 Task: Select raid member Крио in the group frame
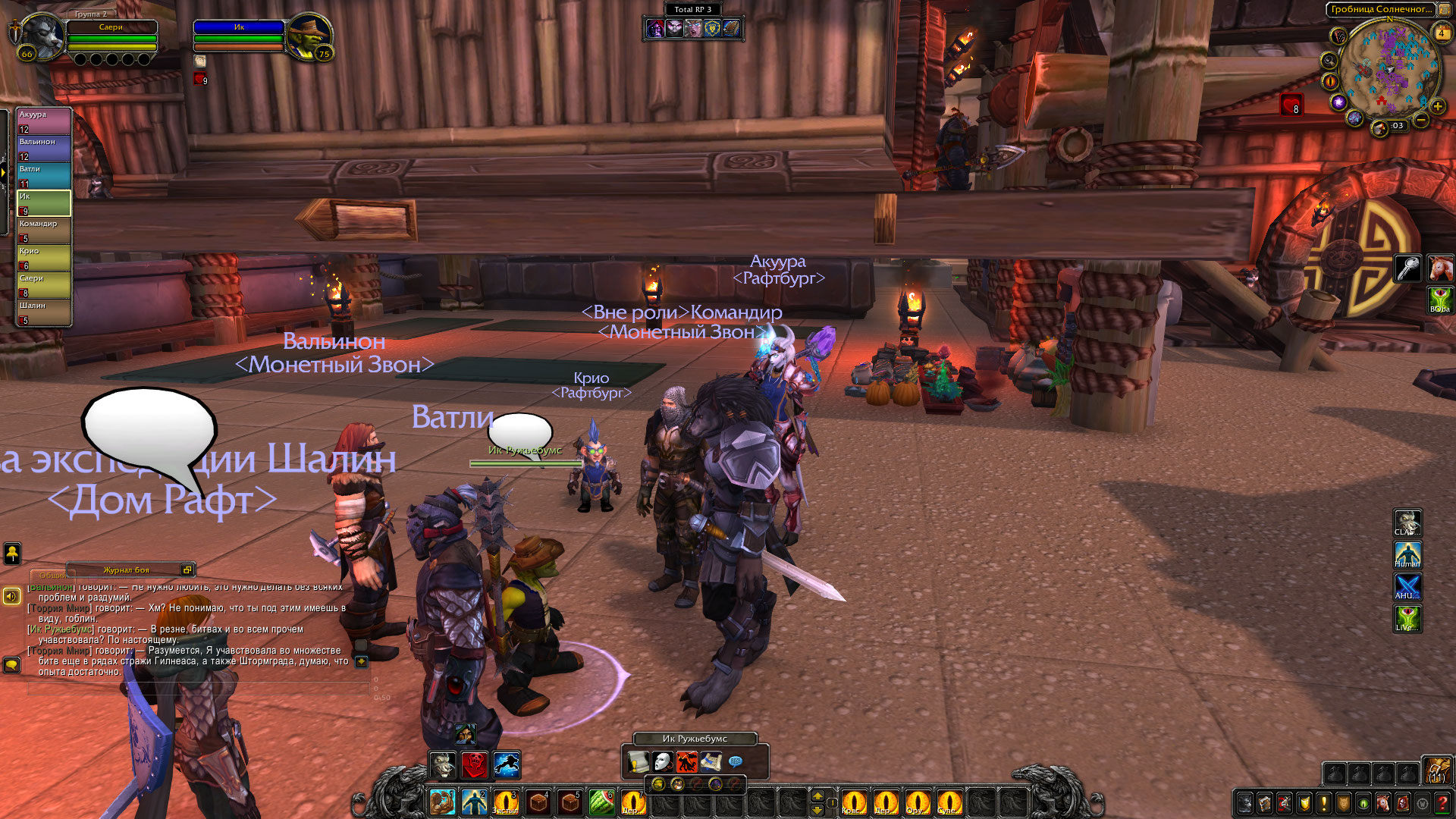44,257
